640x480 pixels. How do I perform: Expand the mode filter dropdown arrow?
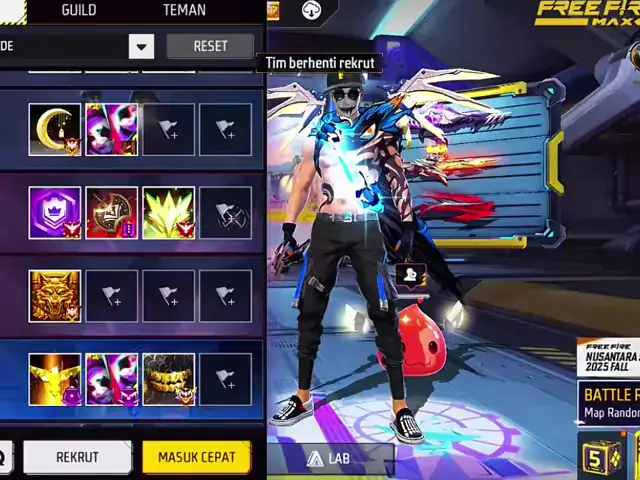click(x=141, y=46)
